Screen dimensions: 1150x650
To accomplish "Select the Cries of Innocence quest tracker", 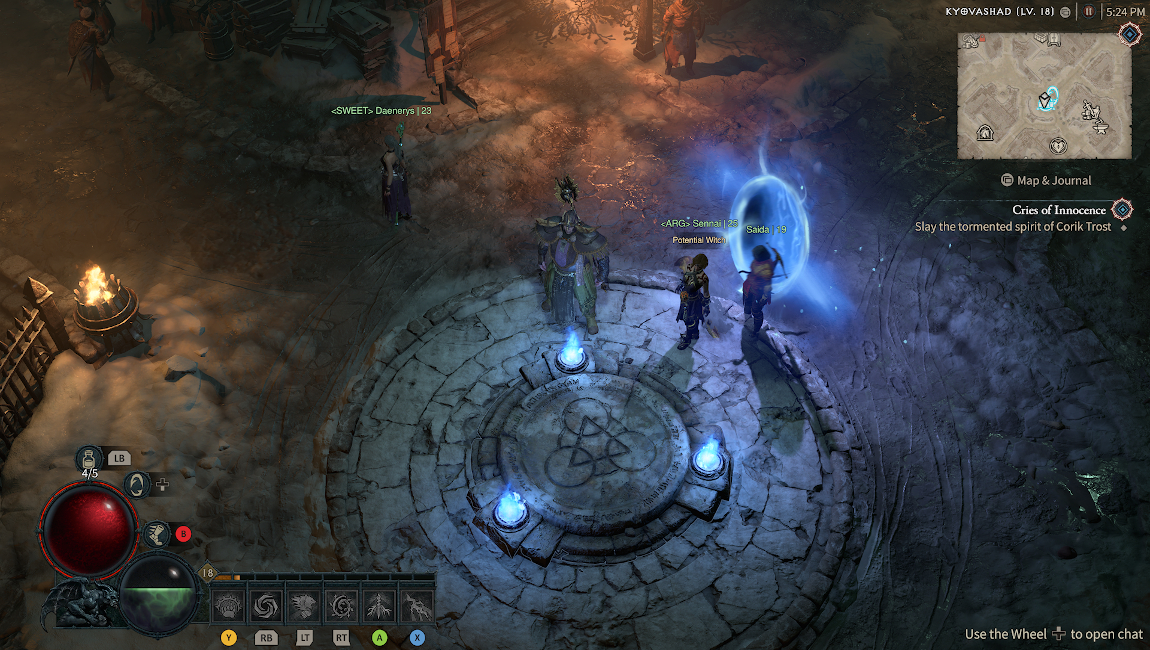I will pyautogui.click(x=1058, y=210).
